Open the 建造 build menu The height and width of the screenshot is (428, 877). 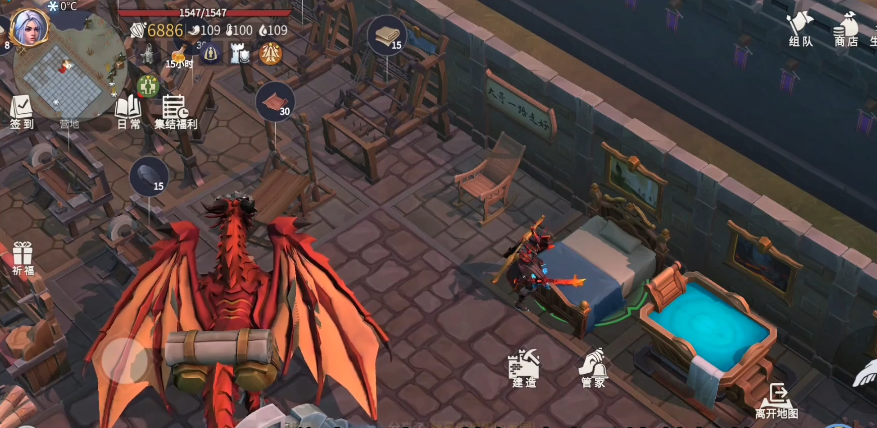click(x=524, y=369)
